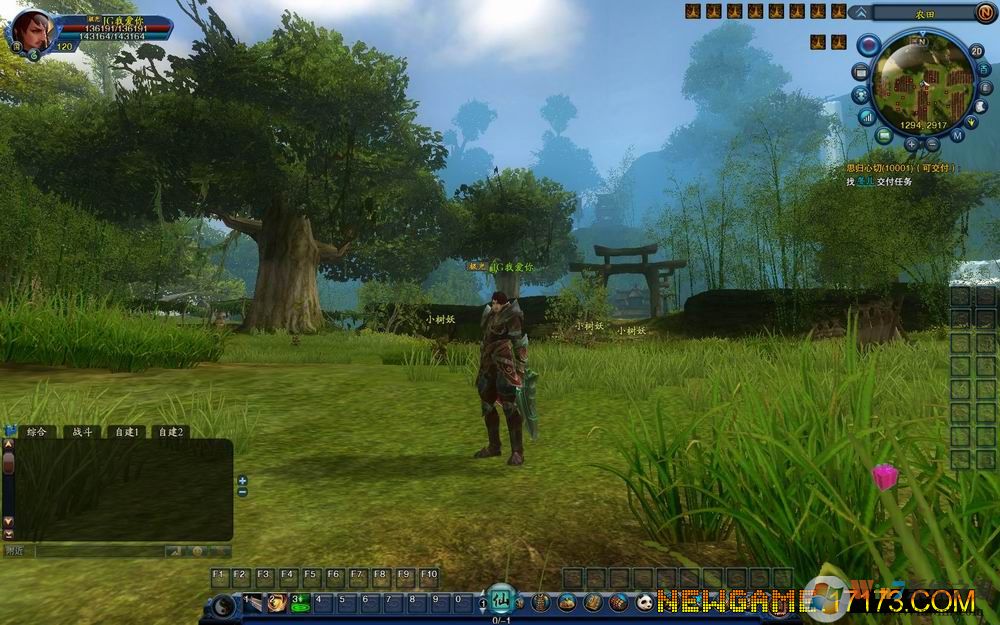This screenshot has width=1000, height=625.
Task: Enlarge the chat window with plus button
Action: [242, 480]
